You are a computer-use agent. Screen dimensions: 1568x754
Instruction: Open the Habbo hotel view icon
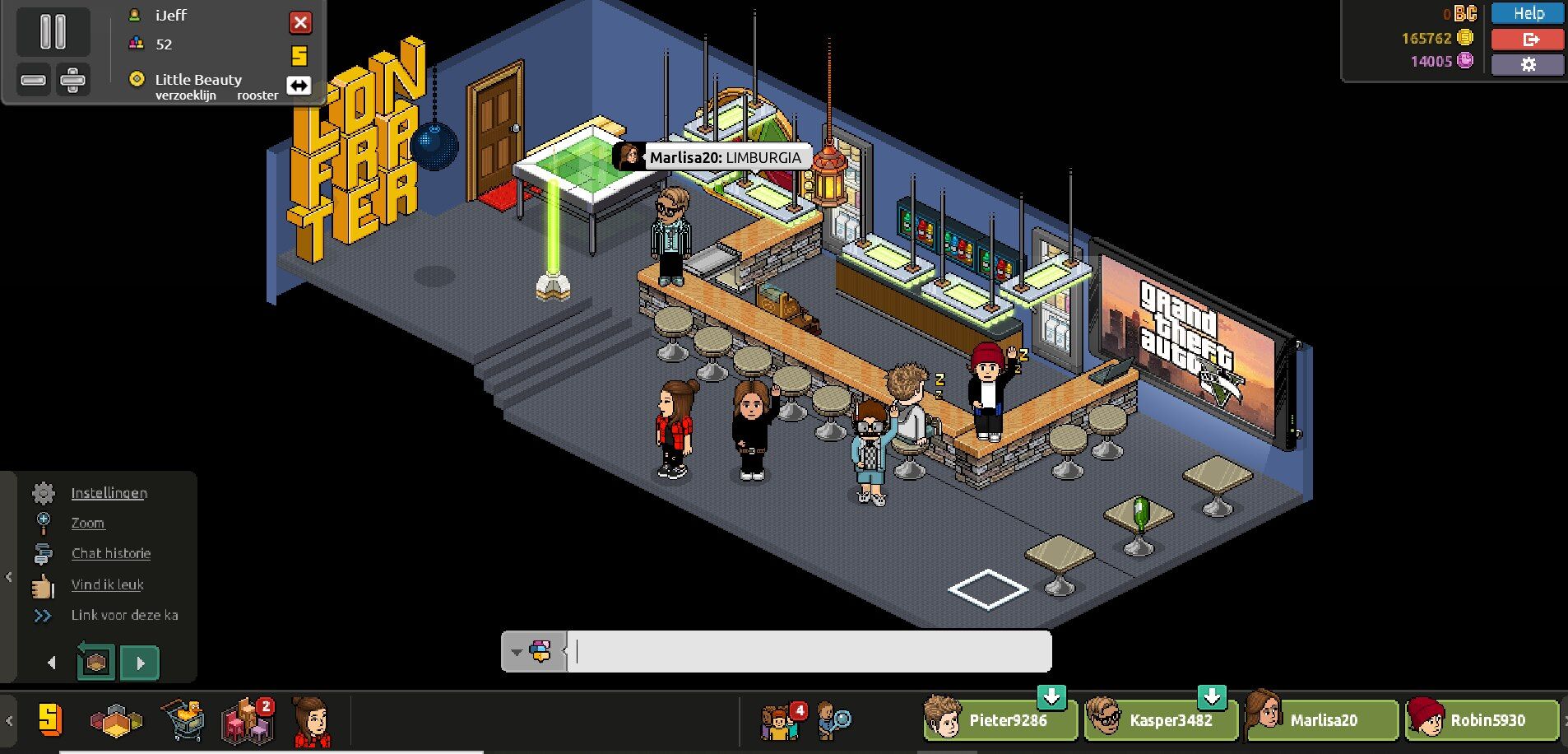click(50, 719)
